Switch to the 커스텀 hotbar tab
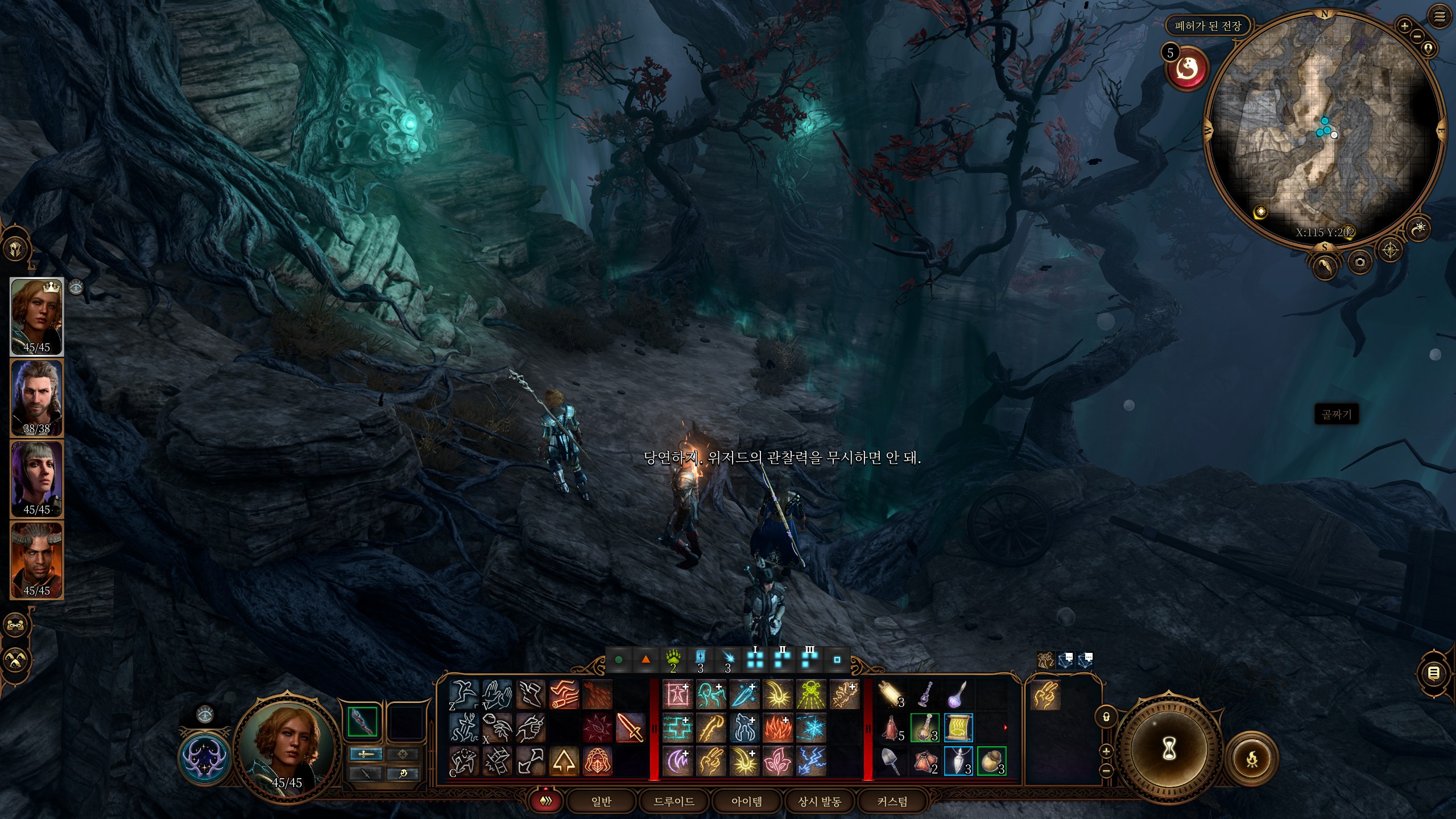 [x=892, y=801]
